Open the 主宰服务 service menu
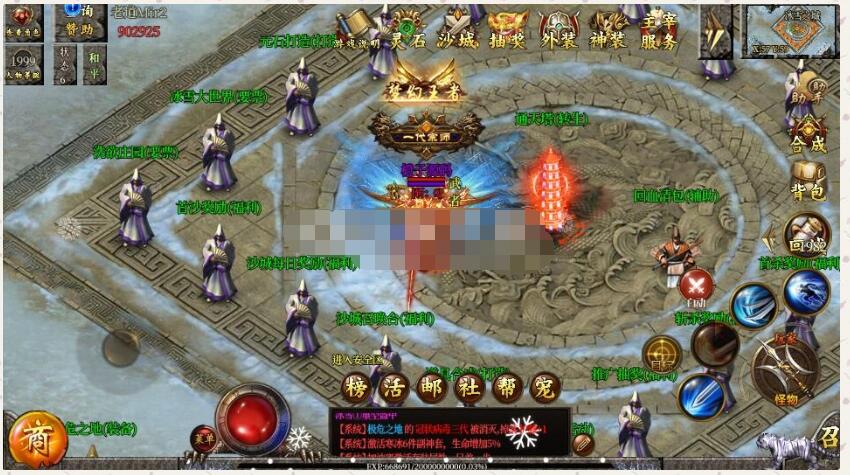The width and height of the screenshot is (850, 475). (660, 30)
